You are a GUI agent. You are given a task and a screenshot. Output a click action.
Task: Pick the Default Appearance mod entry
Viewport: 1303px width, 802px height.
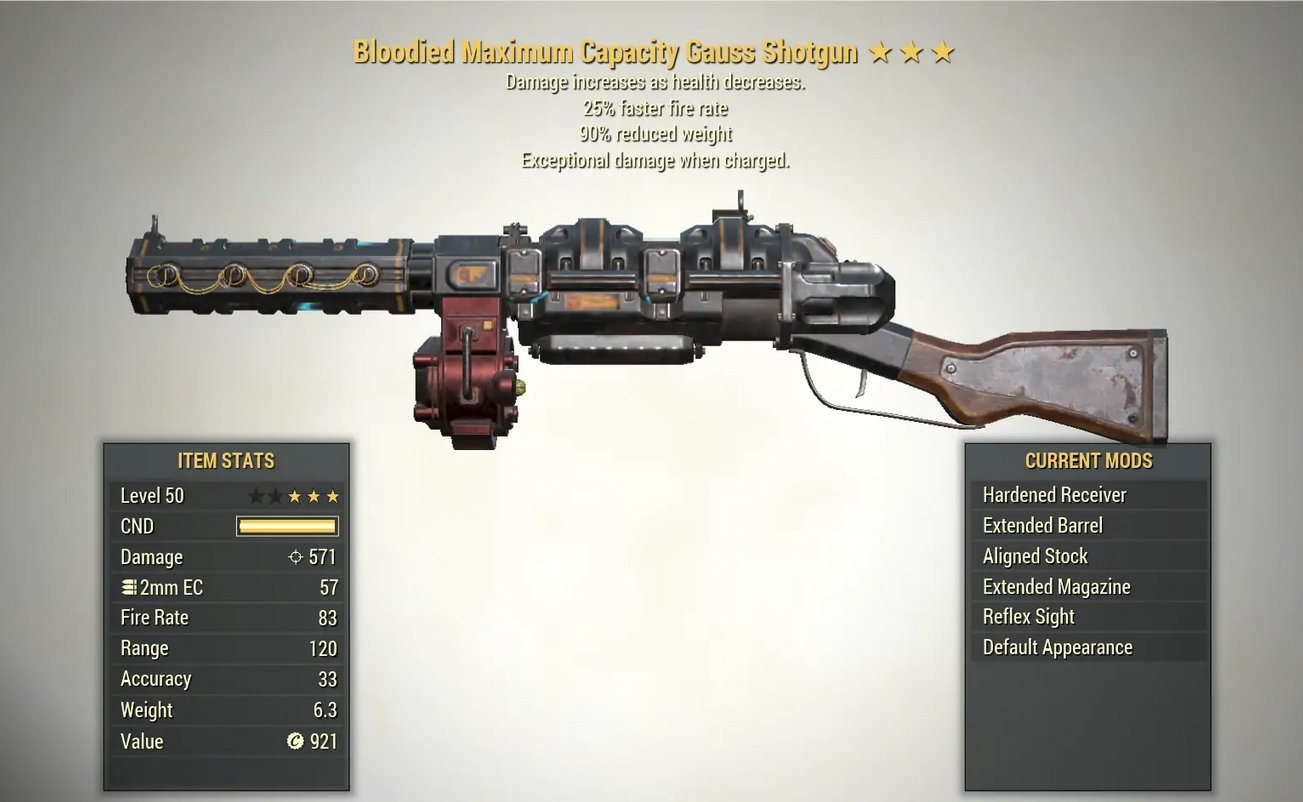(1087, 647)
